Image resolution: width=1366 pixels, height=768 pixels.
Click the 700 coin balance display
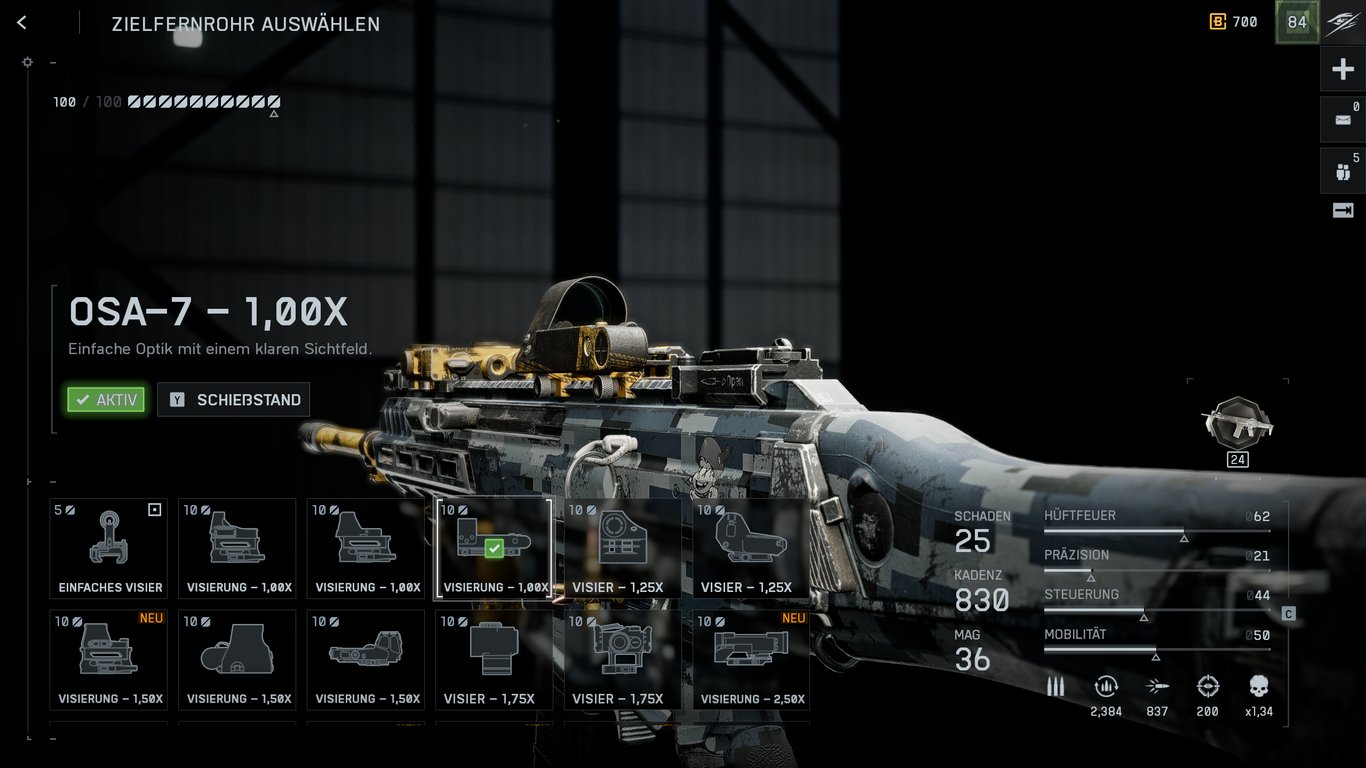pos(1233,21)
